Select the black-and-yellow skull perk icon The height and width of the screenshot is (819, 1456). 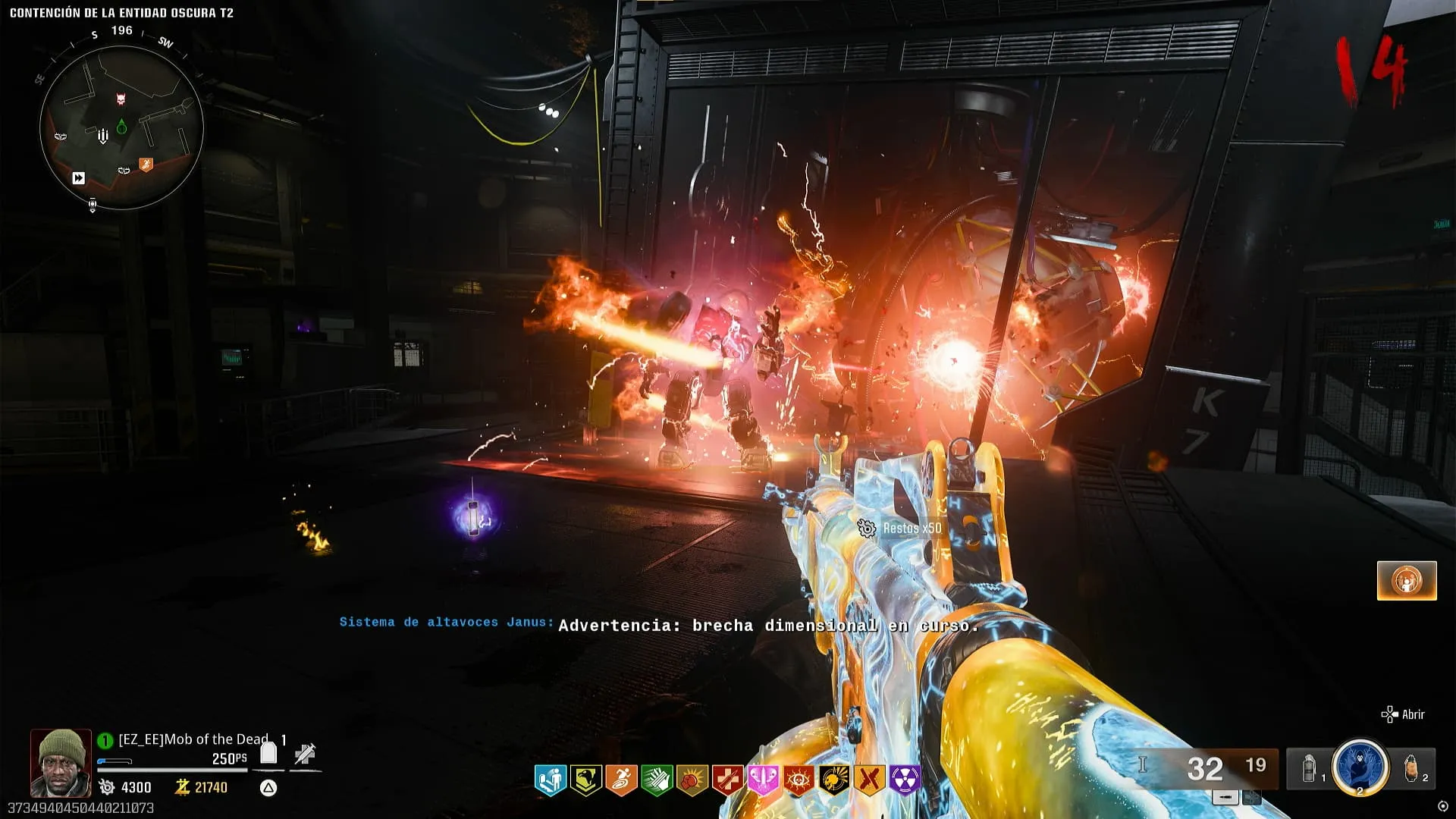834,780
